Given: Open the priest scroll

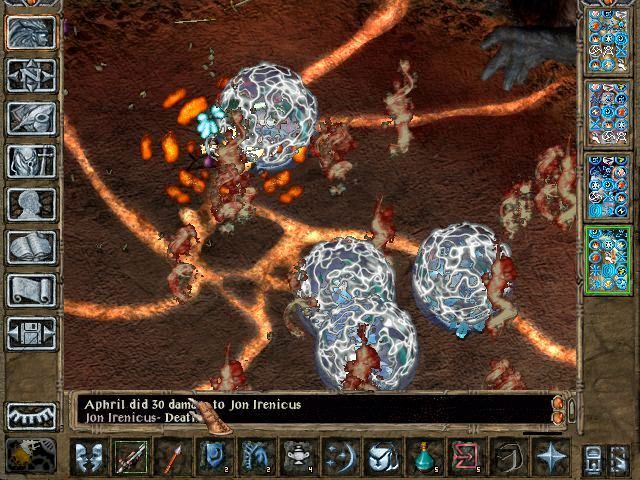Looking at the screenshot, I should pos(31,290).
